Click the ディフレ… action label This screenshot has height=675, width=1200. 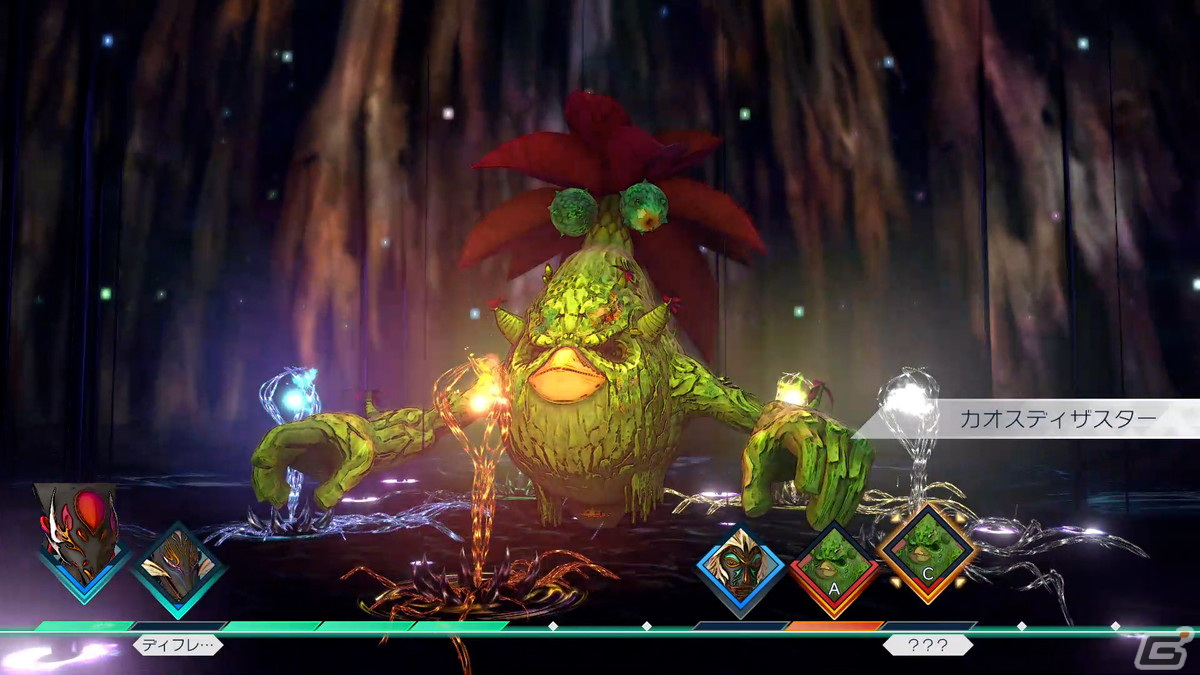point(178,645)
